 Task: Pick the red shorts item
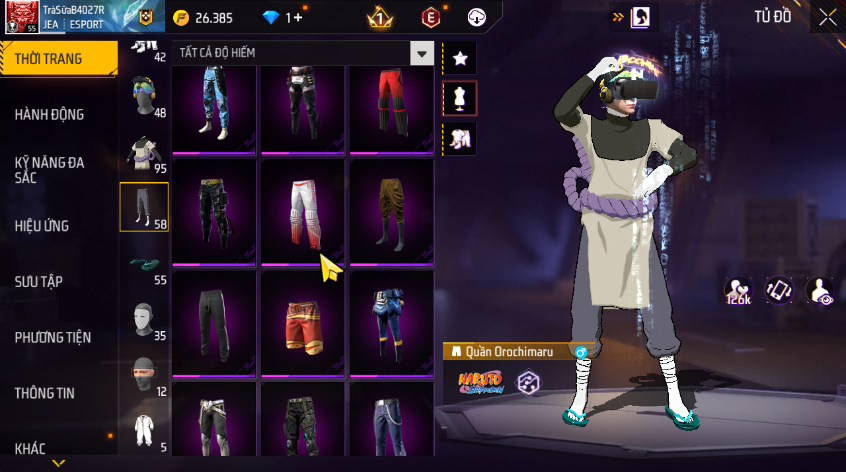click(x=303, y=323)
